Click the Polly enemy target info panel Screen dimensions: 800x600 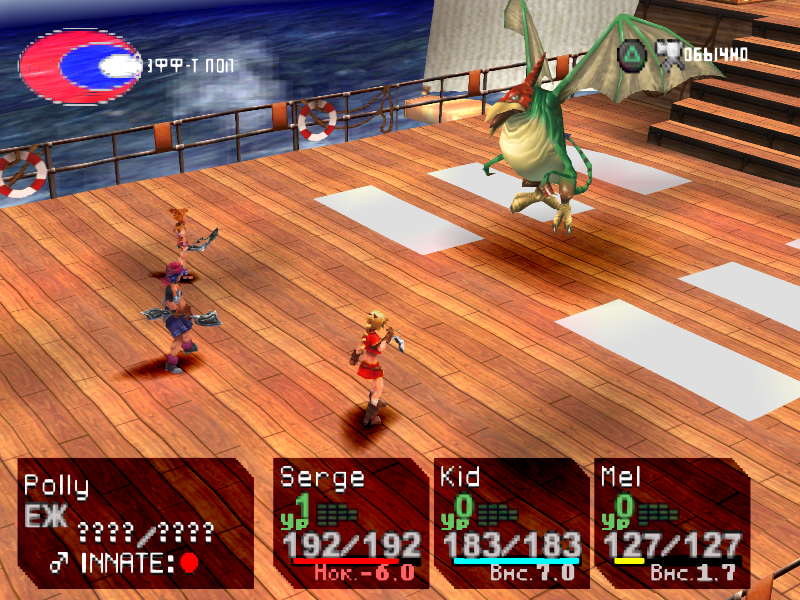coord(135,523)
